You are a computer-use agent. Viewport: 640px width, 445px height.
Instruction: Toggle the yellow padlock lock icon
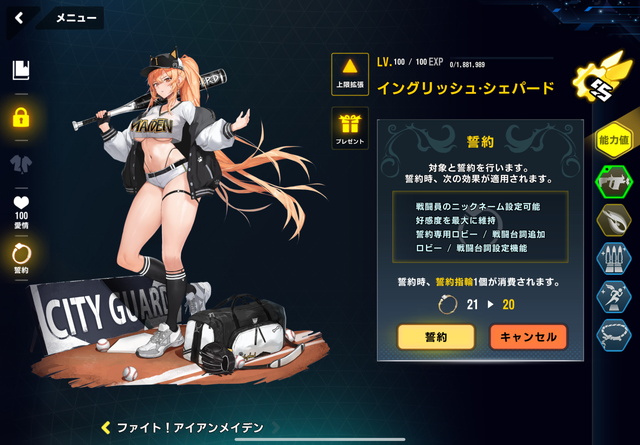[x=20, y=117]
